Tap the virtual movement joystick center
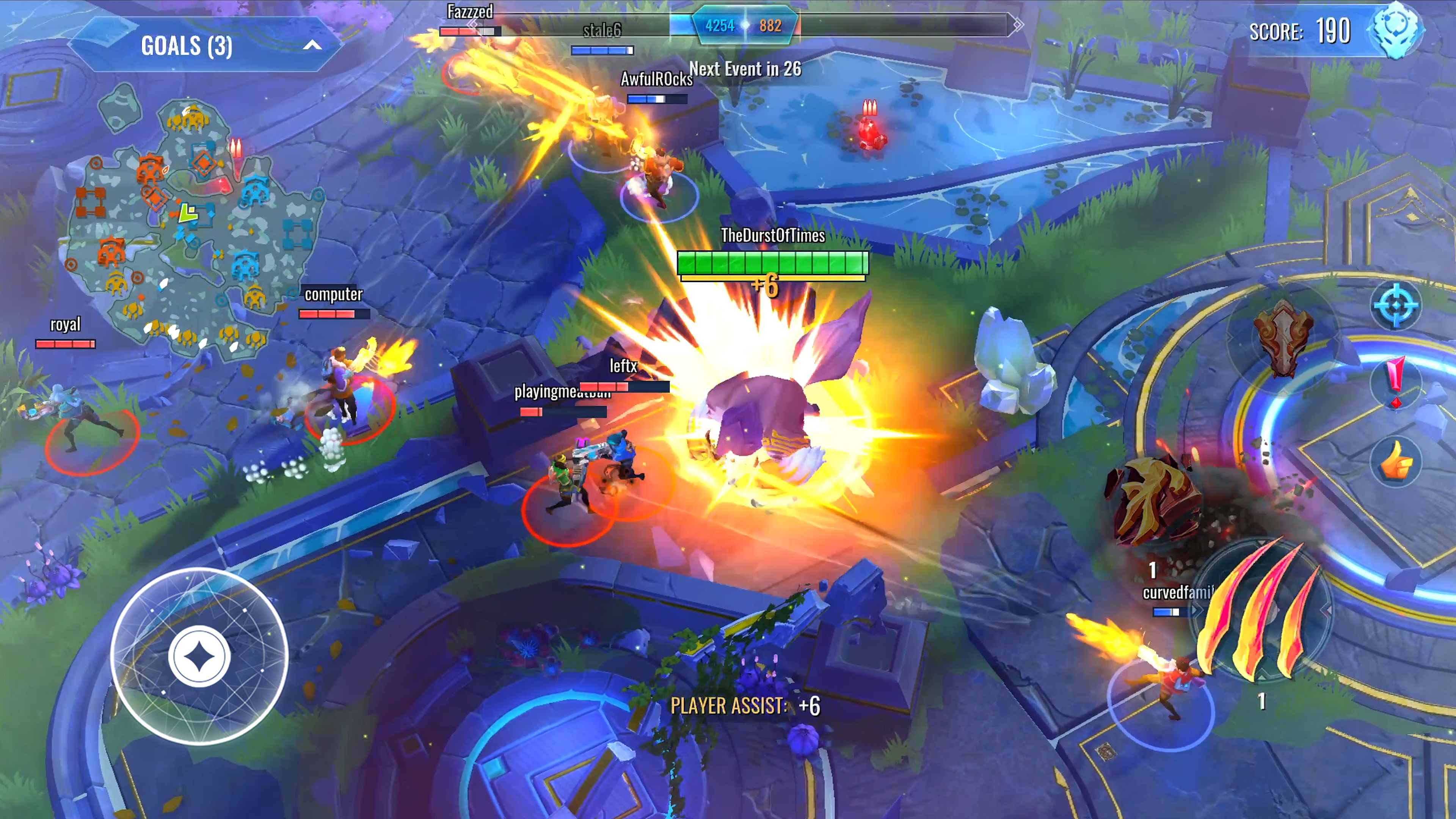Image resolution: width=1456 pixels, height=819 pixels. coord(199,656)
